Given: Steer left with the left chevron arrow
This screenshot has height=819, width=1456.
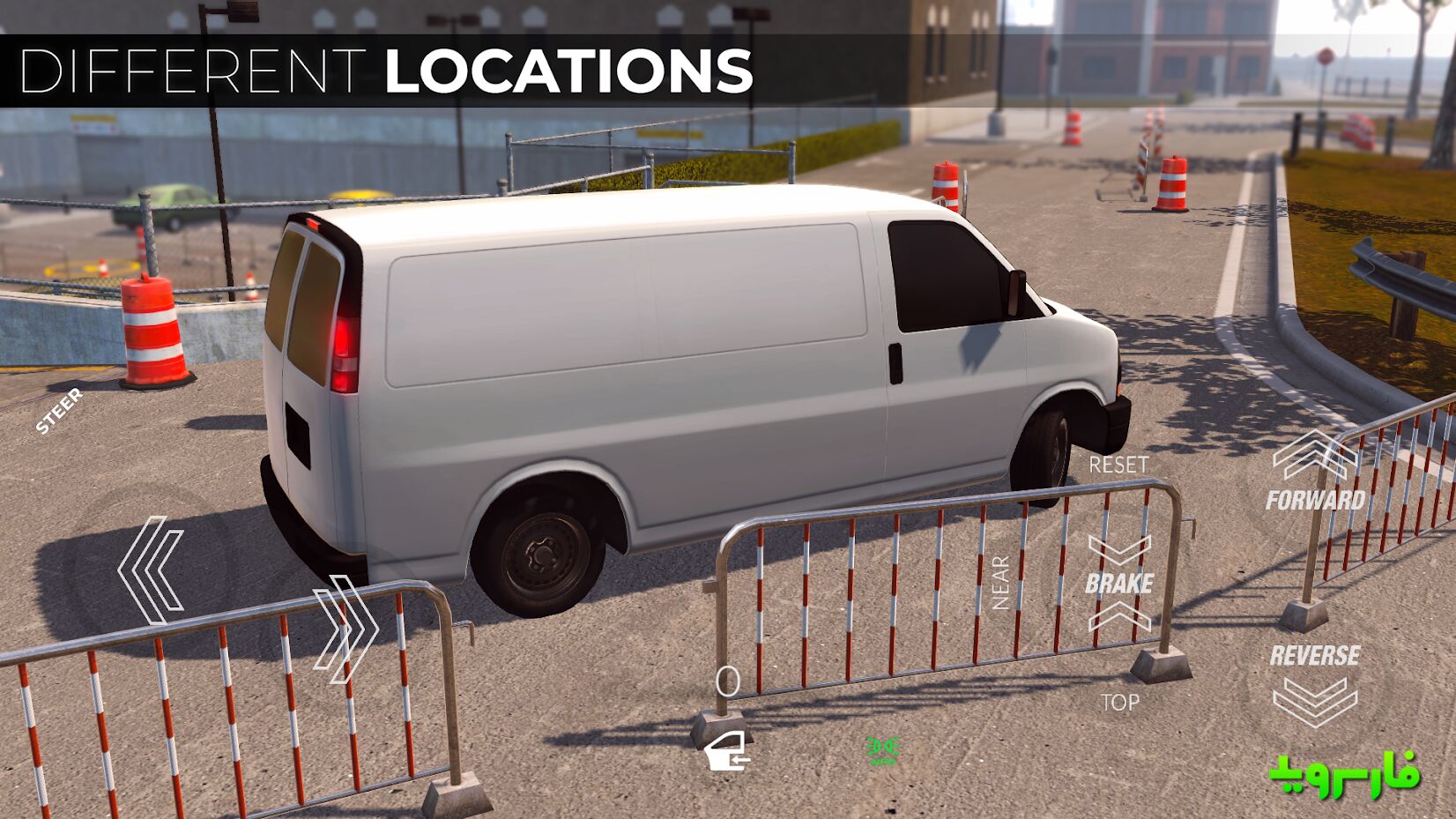Looking at the screenshot, I should [152, 570].
